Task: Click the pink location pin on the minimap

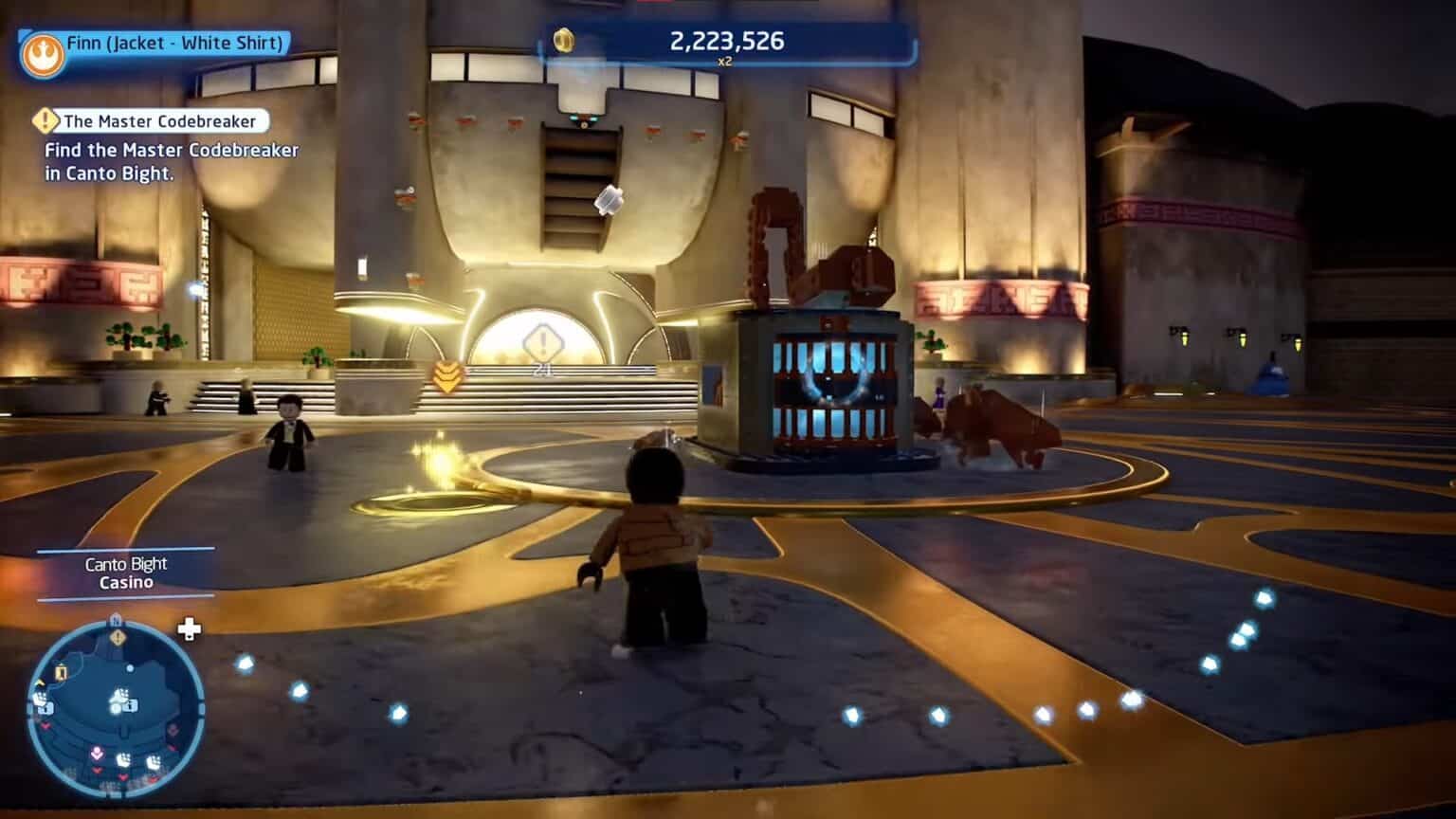Action: [98, 753]
